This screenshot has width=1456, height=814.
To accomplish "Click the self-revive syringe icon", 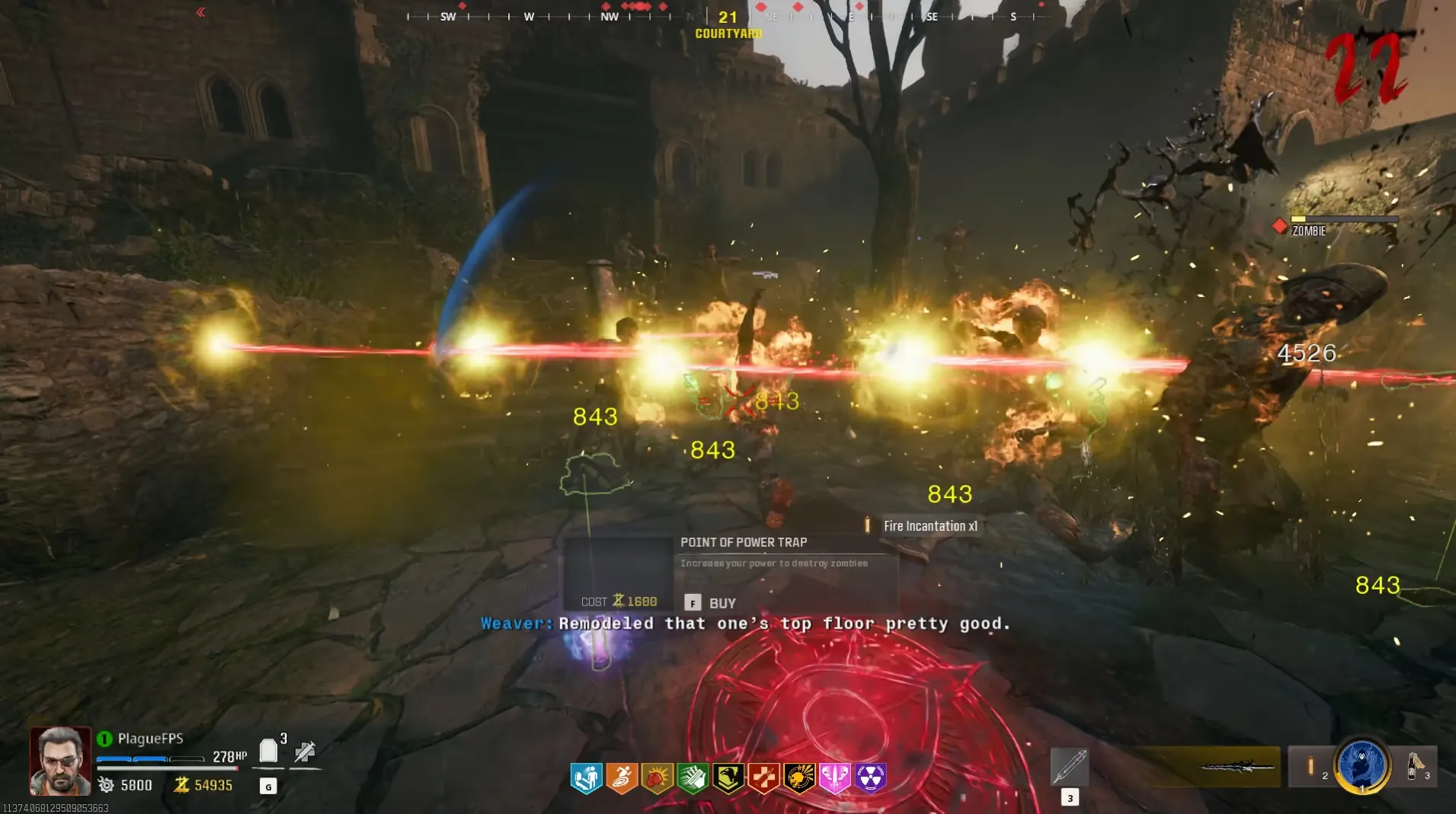I will tap(305, 752).
